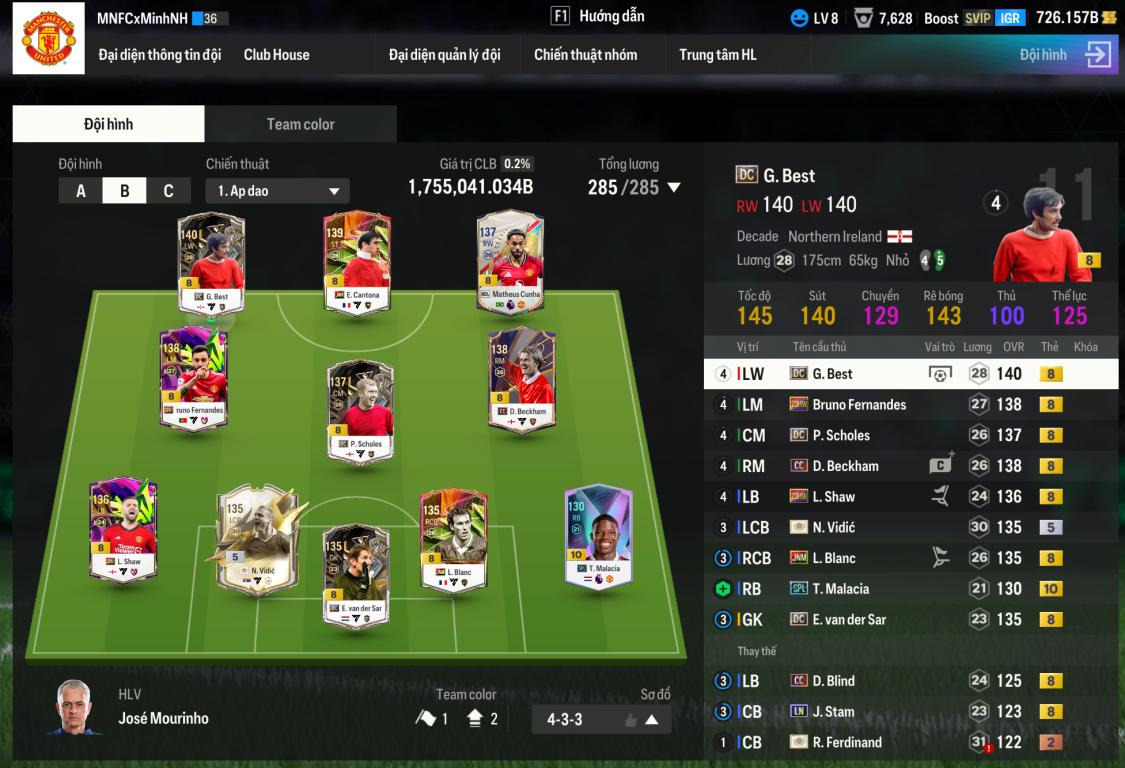1125x768 pixels.
Task: Open the Club House menu
Action: (x=276, y=55)
